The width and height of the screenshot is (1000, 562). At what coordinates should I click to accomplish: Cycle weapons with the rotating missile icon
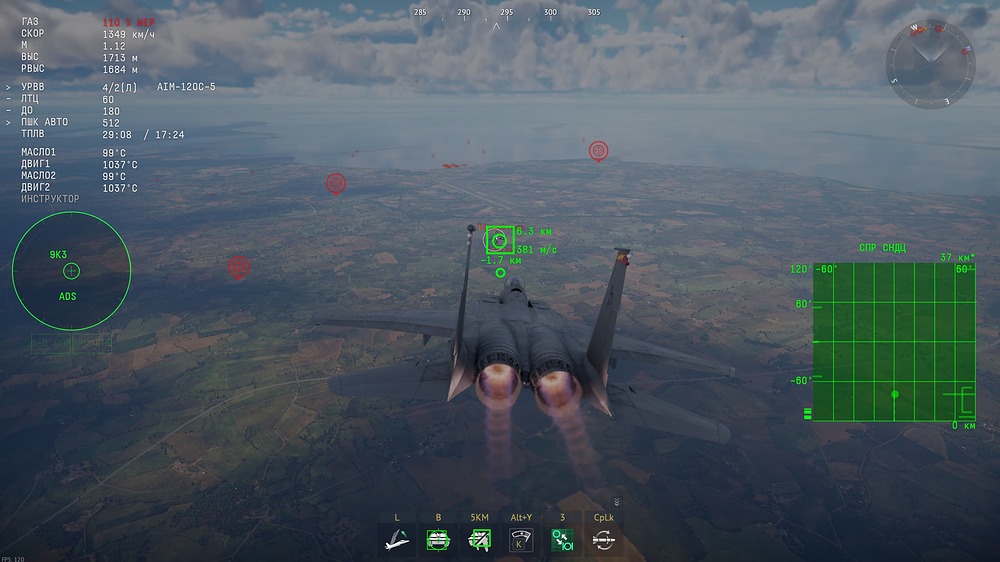[x=602, y=540]
